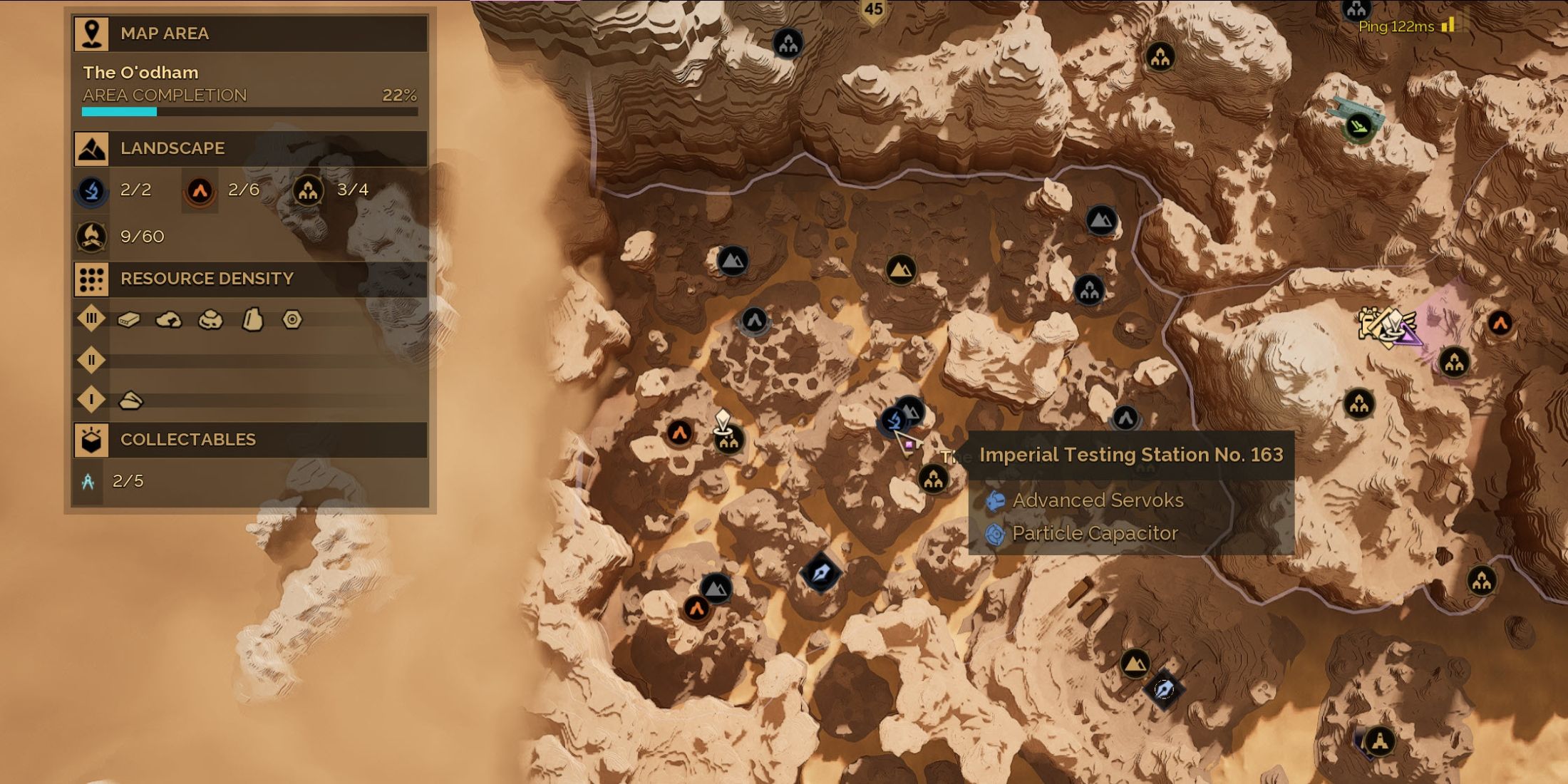Select the orange cave legend icon showing 2/6
Image resolution: width=1568 pixels, height=784 pixels.
click(200, 190)
